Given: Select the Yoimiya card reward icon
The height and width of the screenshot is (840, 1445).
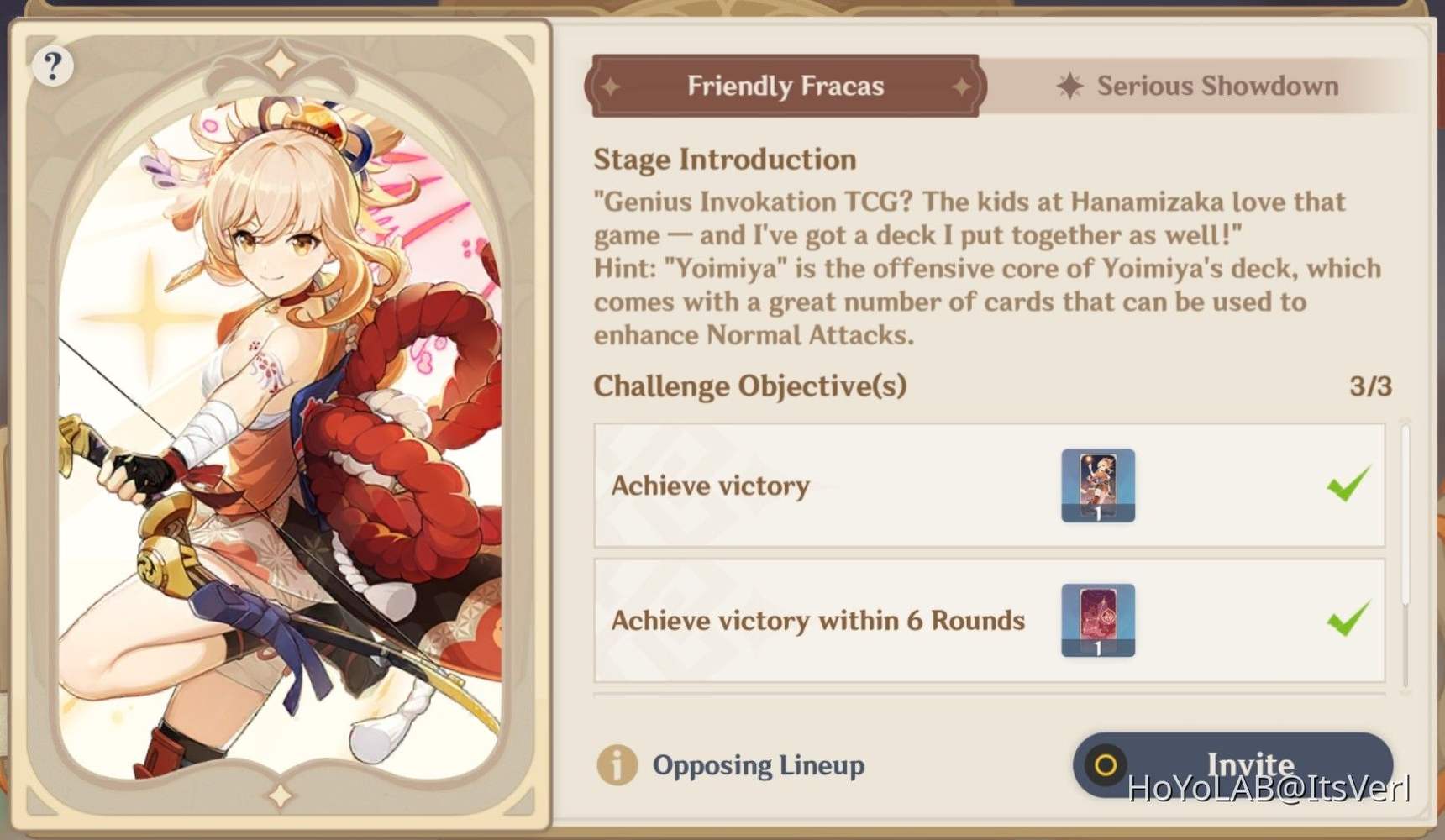Looking at the screenshot, I should click(x=1098, y=486).
